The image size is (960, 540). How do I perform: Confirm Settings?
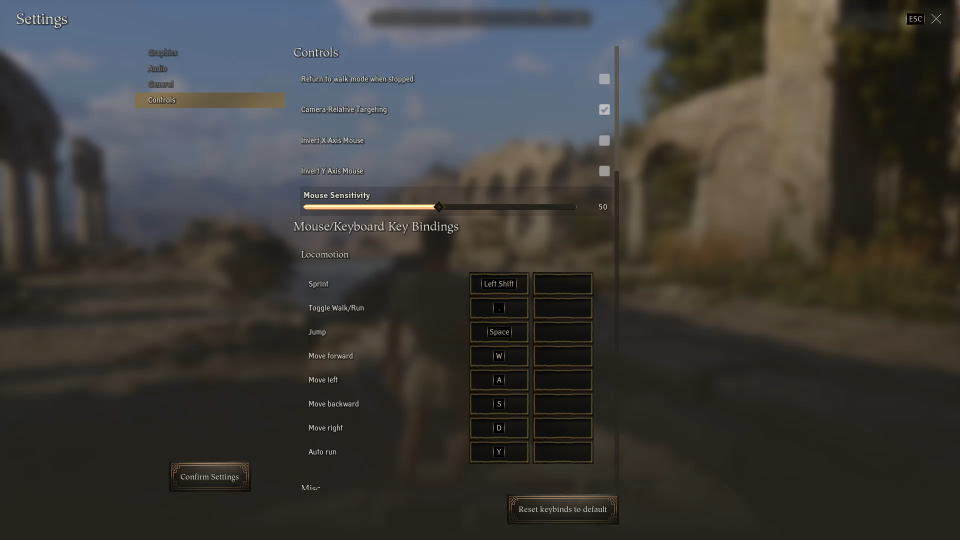pos(210,477)
